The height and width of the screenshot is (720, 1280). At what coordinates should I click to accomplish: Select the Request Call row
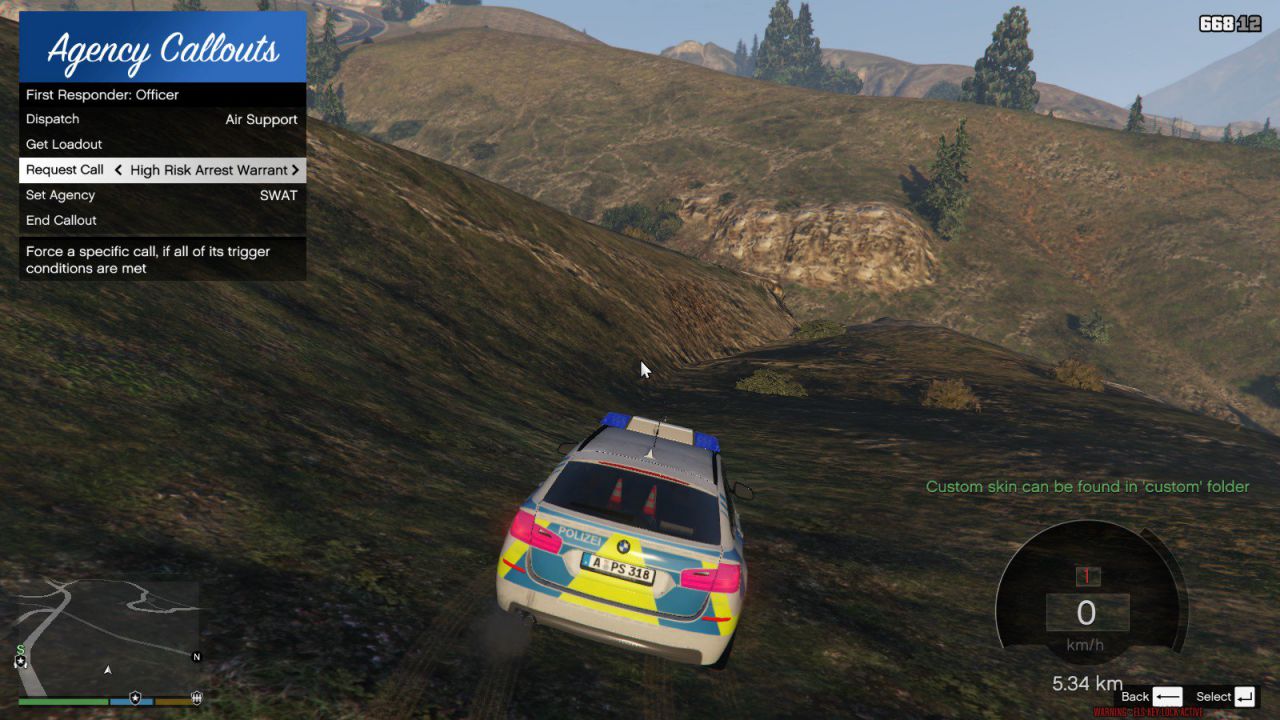pos(65,170)
